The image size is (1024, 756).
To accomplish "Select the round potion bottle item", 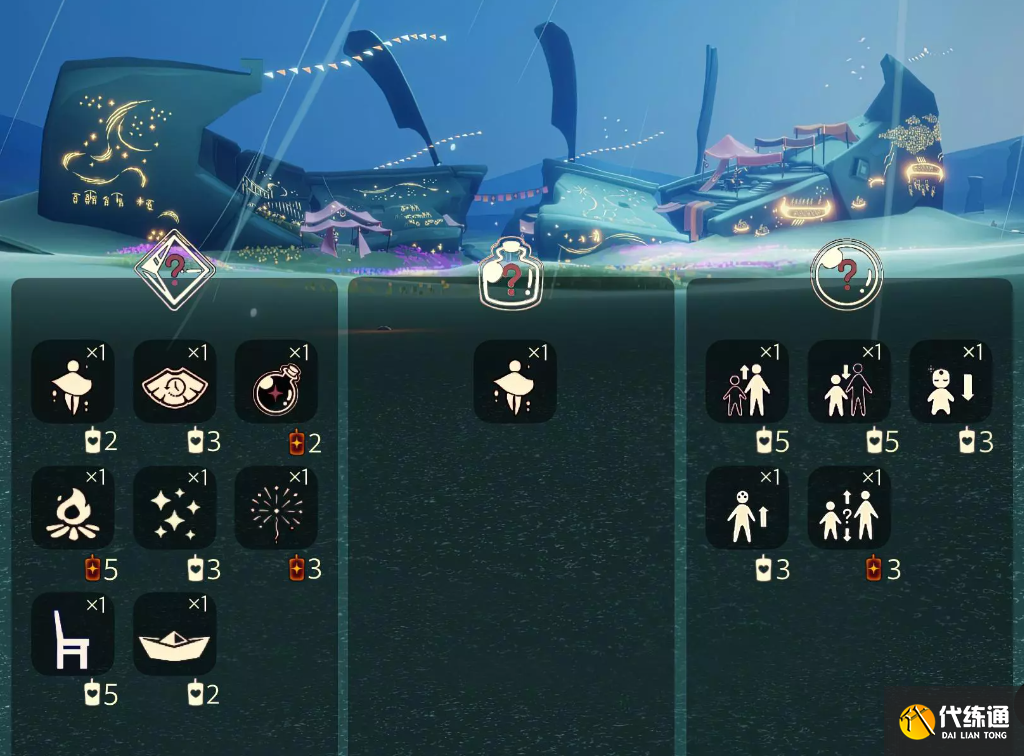I will (x=277, y=382).
